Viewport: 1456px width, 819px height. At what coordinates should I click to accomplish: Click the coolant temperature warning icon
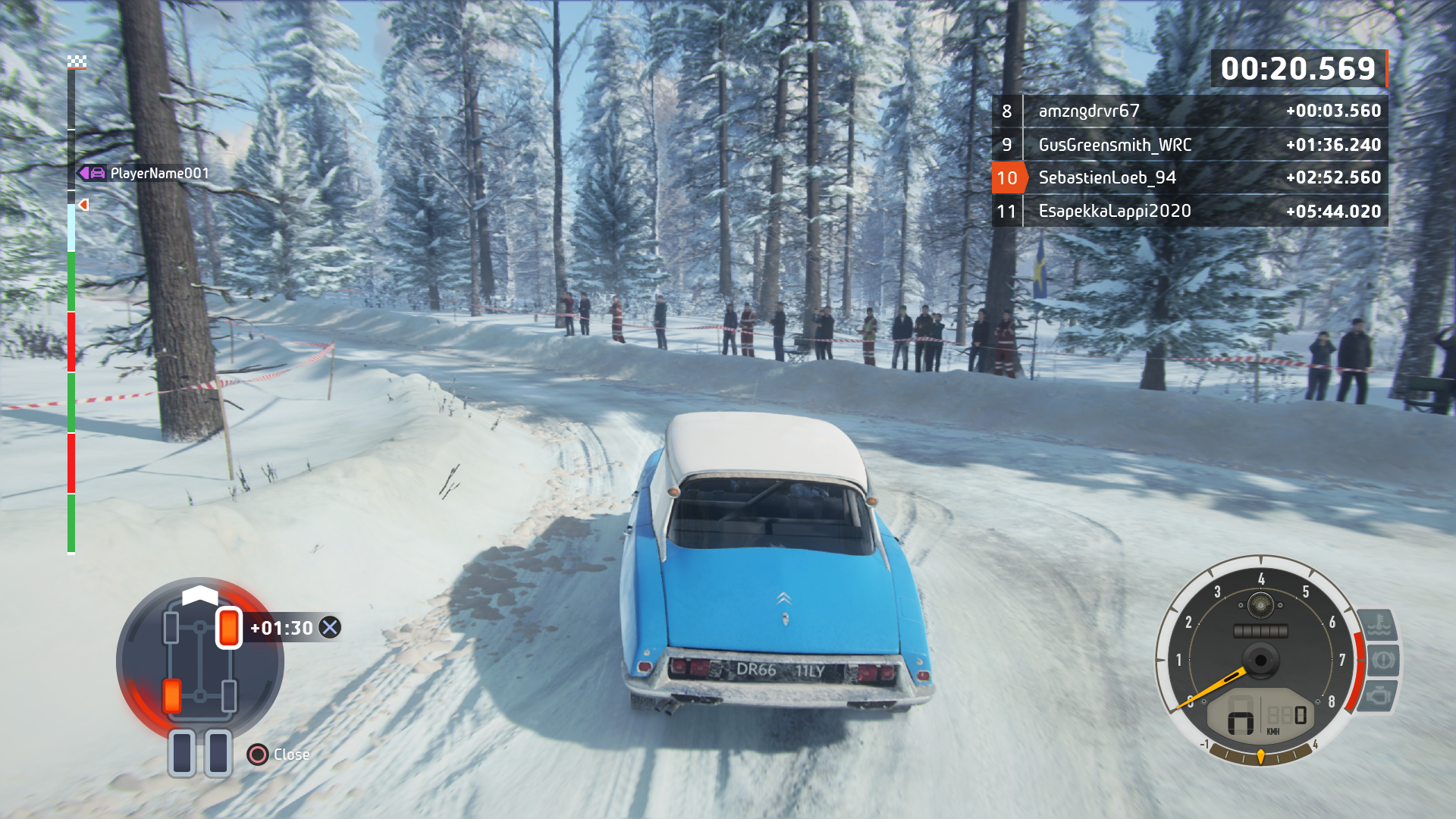pyautogui.click(x=1378, y=626)
